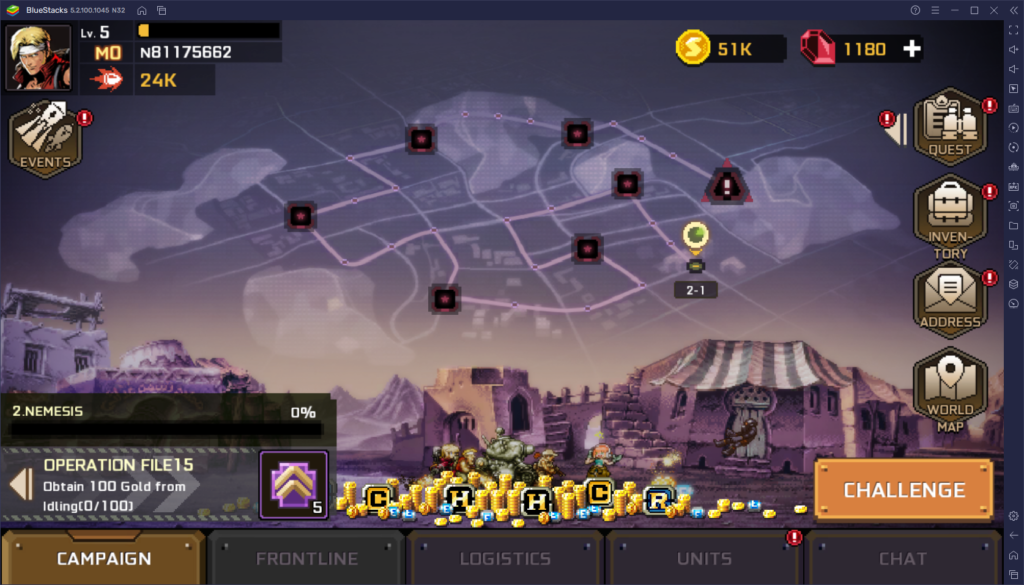Select the warning triangle boss node

(x=725, y=184)
